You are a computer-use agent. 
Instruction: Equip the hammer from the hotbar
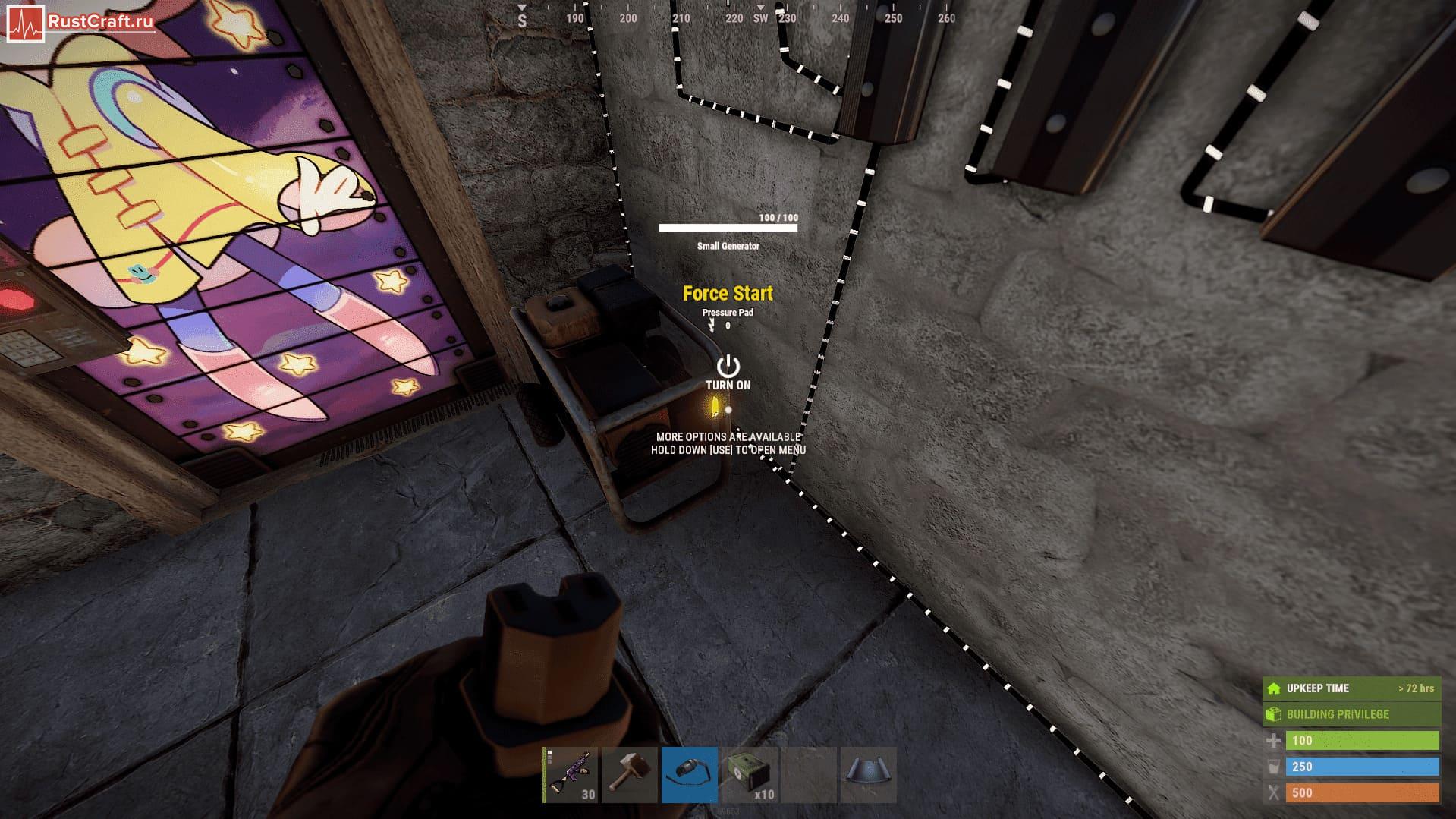coord(630,774)
